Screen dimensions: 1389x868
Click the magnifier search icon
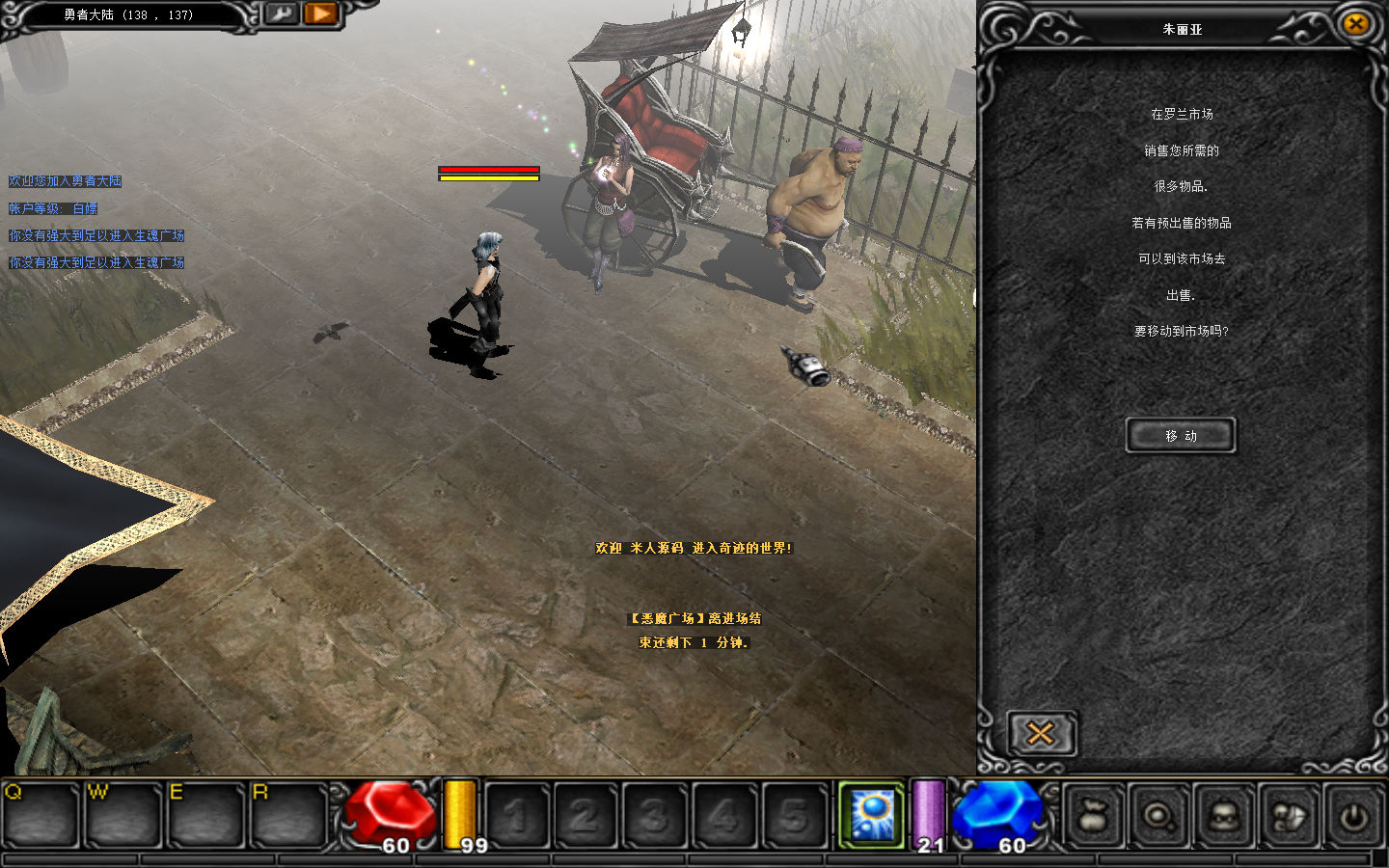coord(1158,817)
